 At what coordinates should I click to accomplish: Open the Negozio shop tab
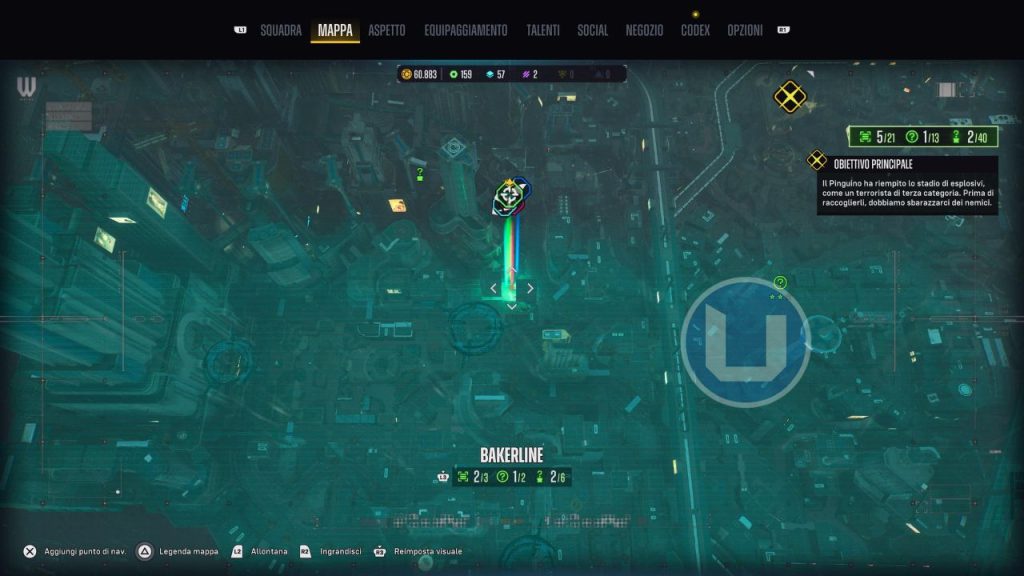tap(645, 30)
